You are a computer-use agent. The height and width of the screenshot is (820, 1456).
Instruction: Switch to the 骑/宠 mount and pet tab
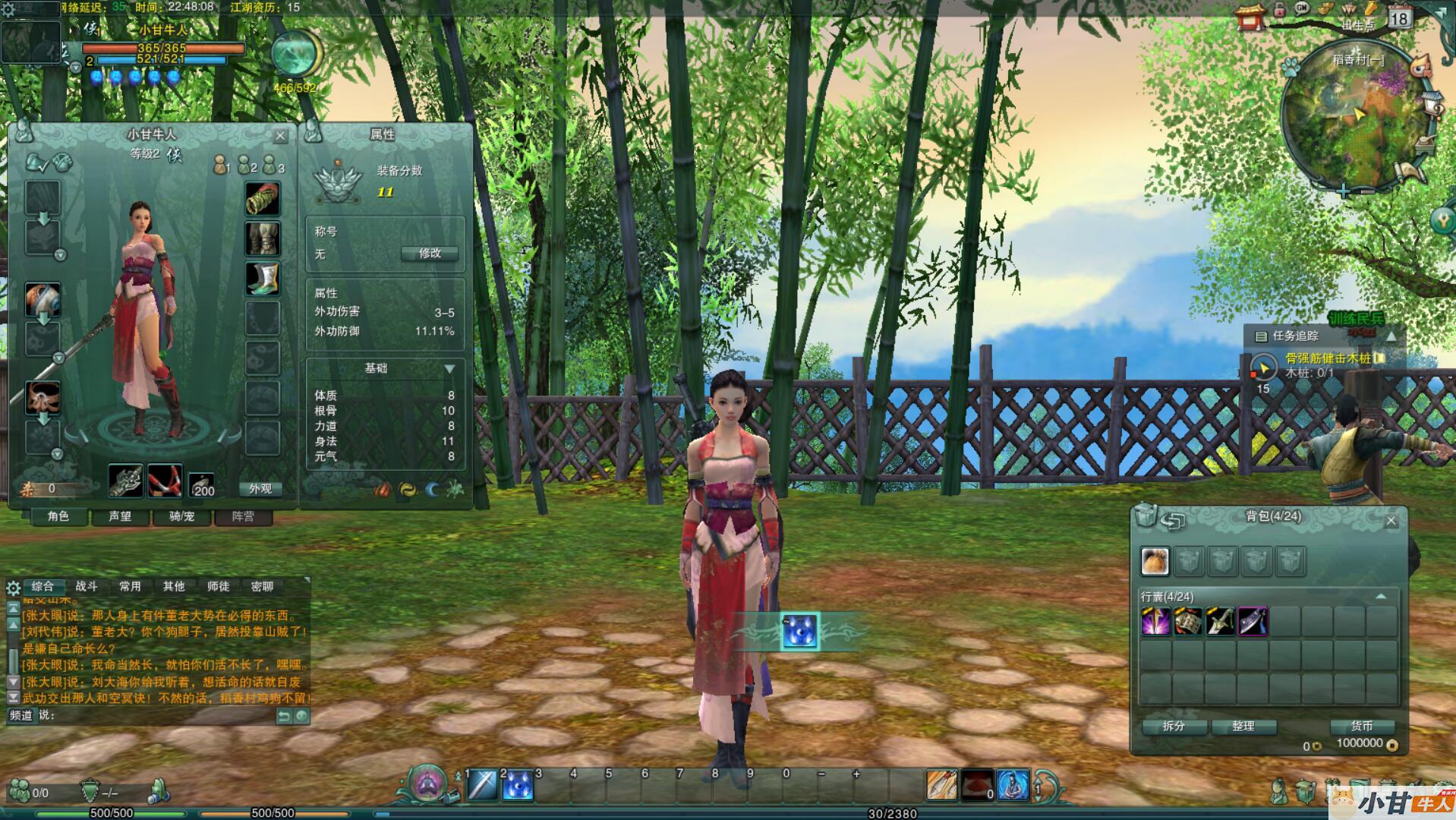coord(182,517)
